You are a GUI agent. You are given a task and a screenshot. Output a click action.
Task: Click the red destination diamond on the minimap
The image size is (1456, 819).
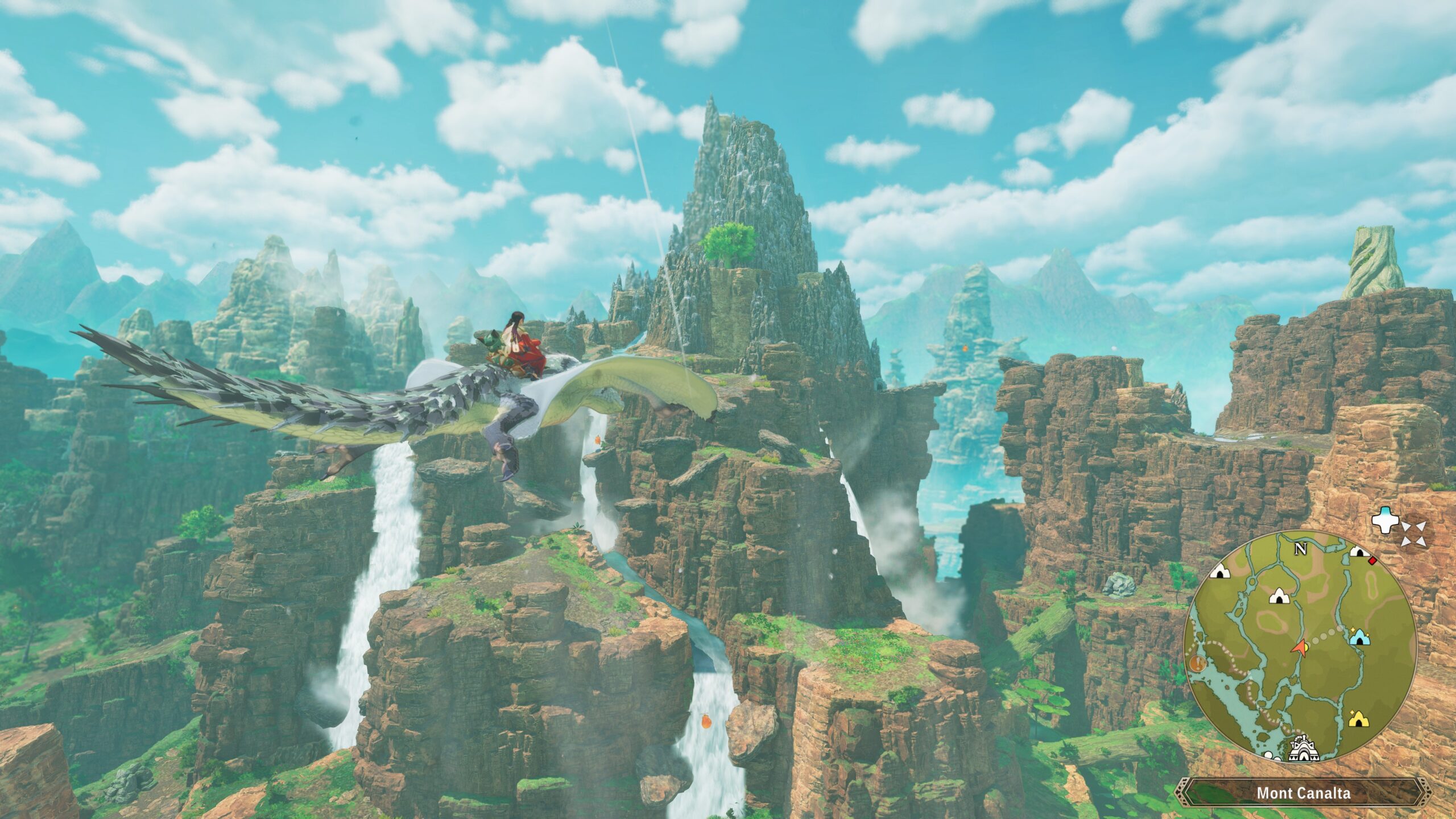click(1372, 562)
